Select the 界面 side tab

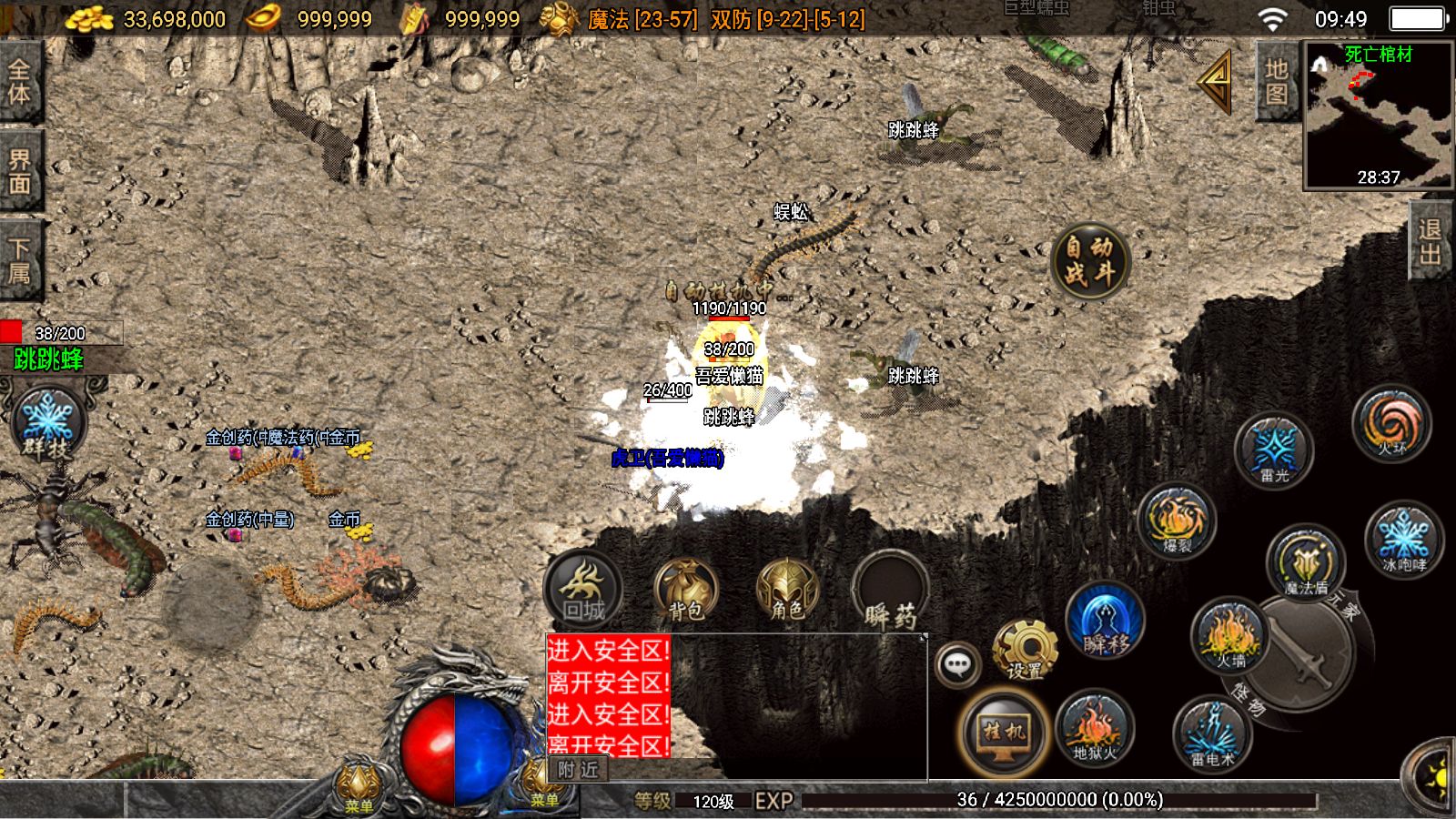(20, 171)
